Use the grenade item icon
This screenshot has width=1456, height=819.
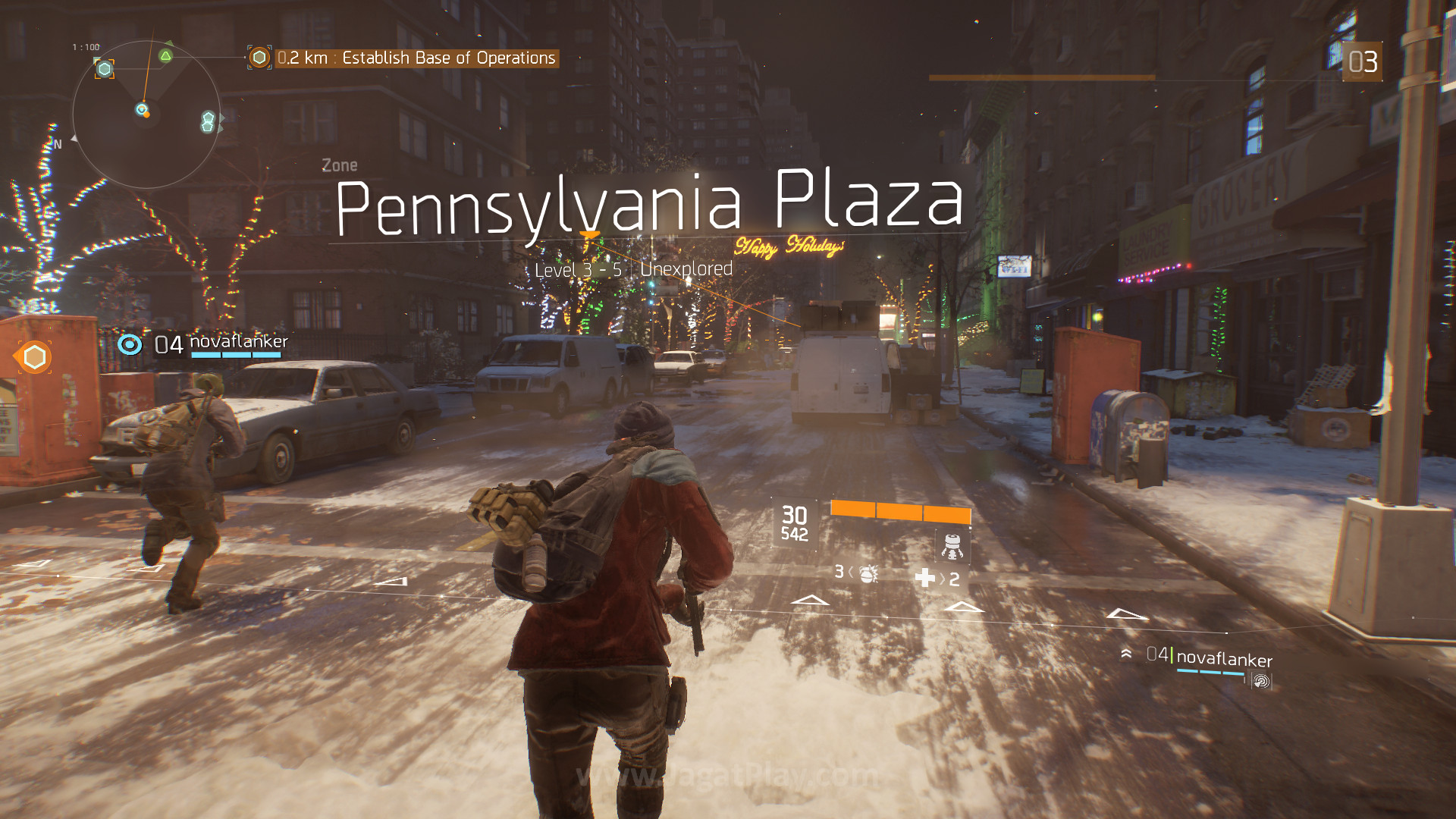coord(868,573)
